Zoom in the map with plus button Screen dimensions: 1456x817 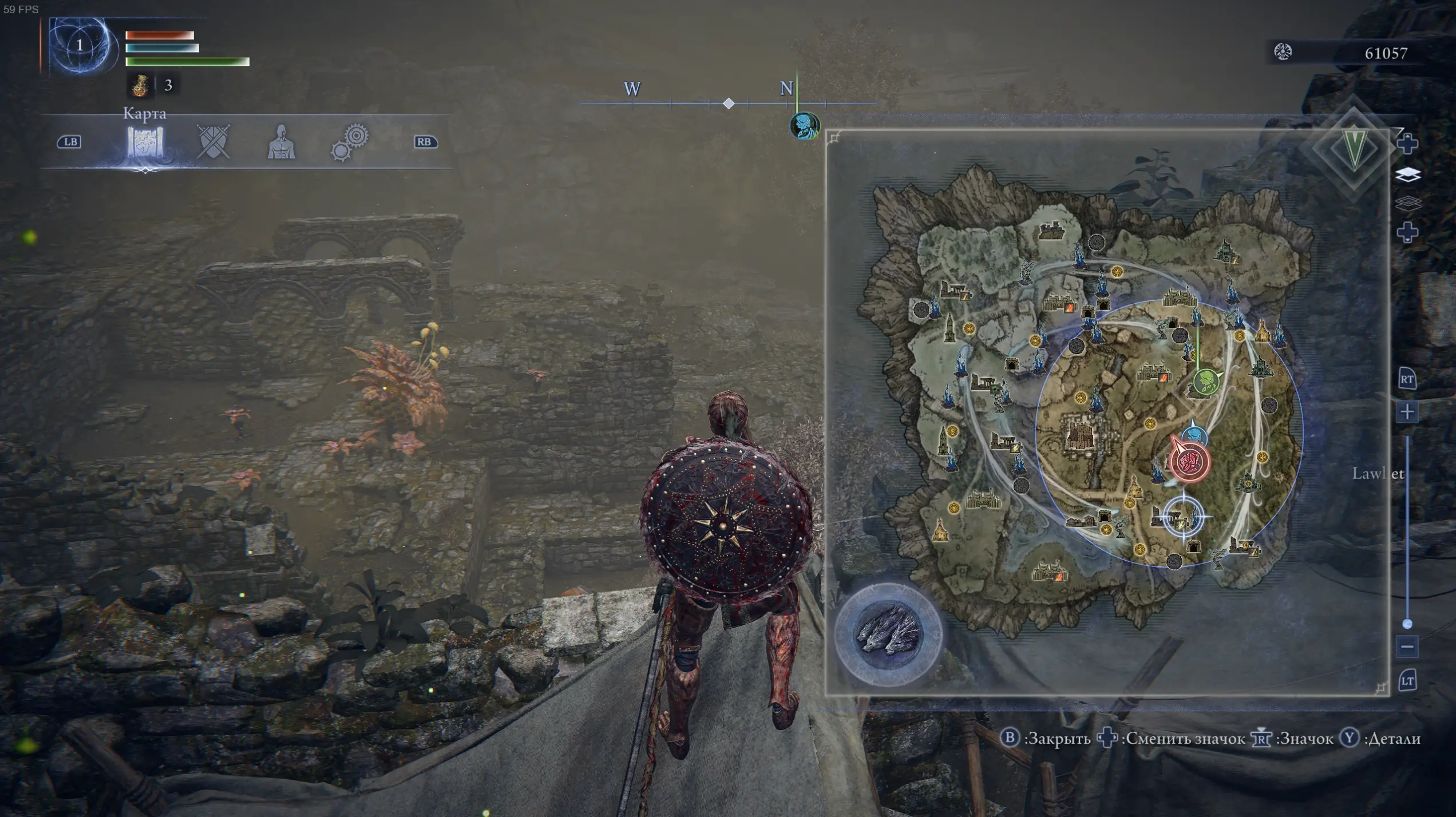(1407, 412)
